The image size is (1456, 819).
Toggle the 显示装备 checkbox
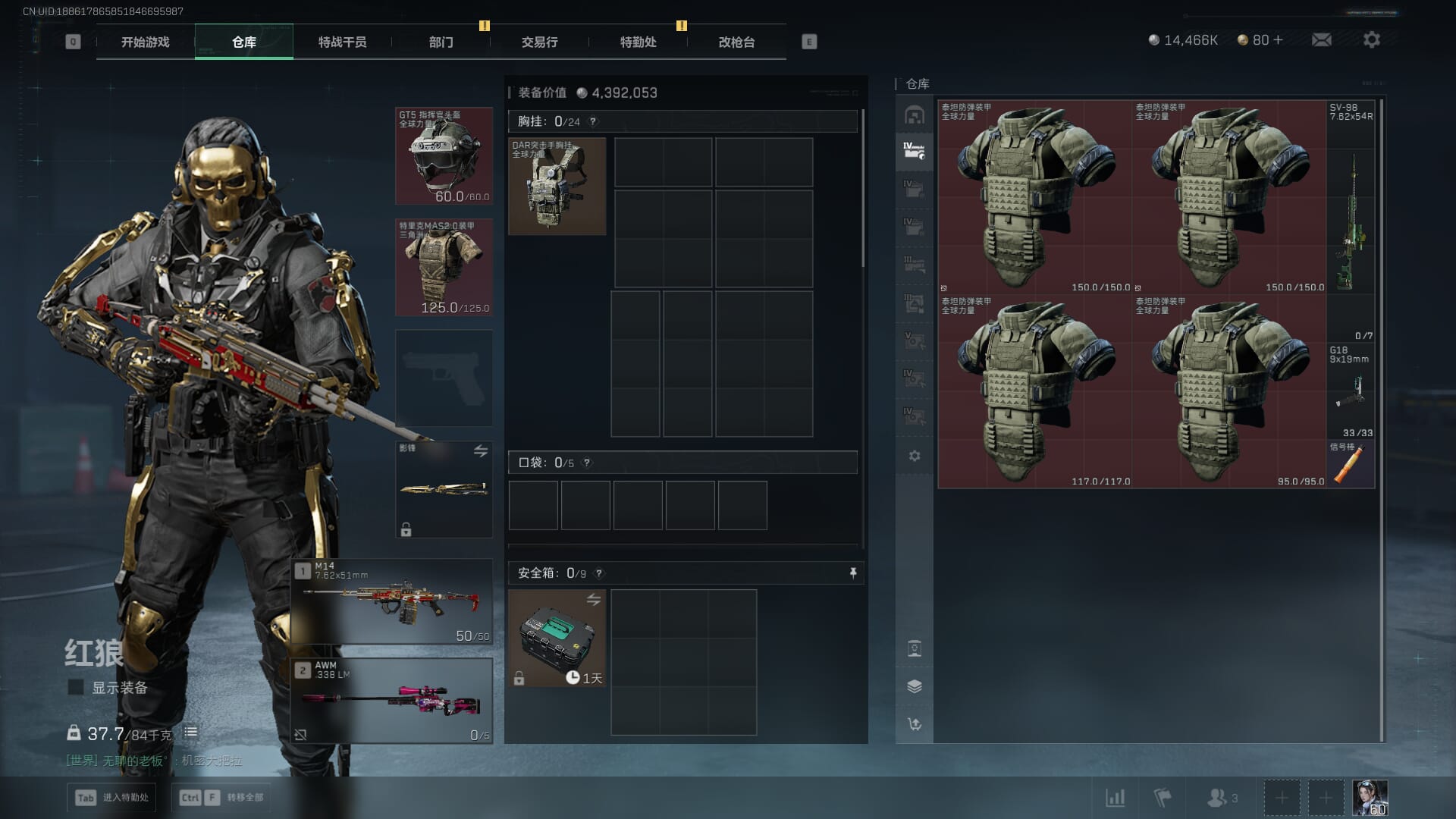click(x=76, y=688)
